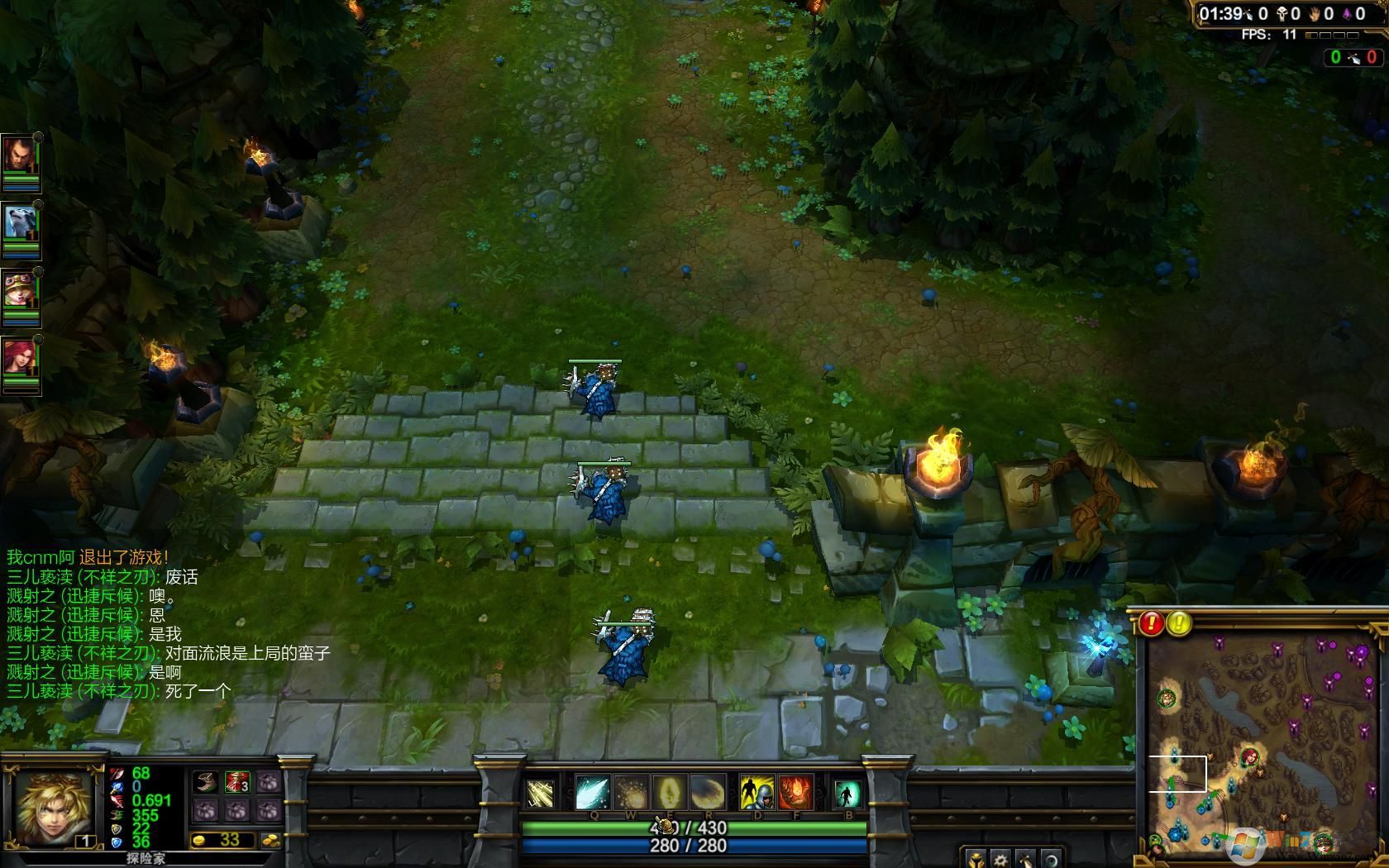Activate the B recall icon
This screenshot has width=1389, height=868.
pyautogui.click(x=847, y=791)
